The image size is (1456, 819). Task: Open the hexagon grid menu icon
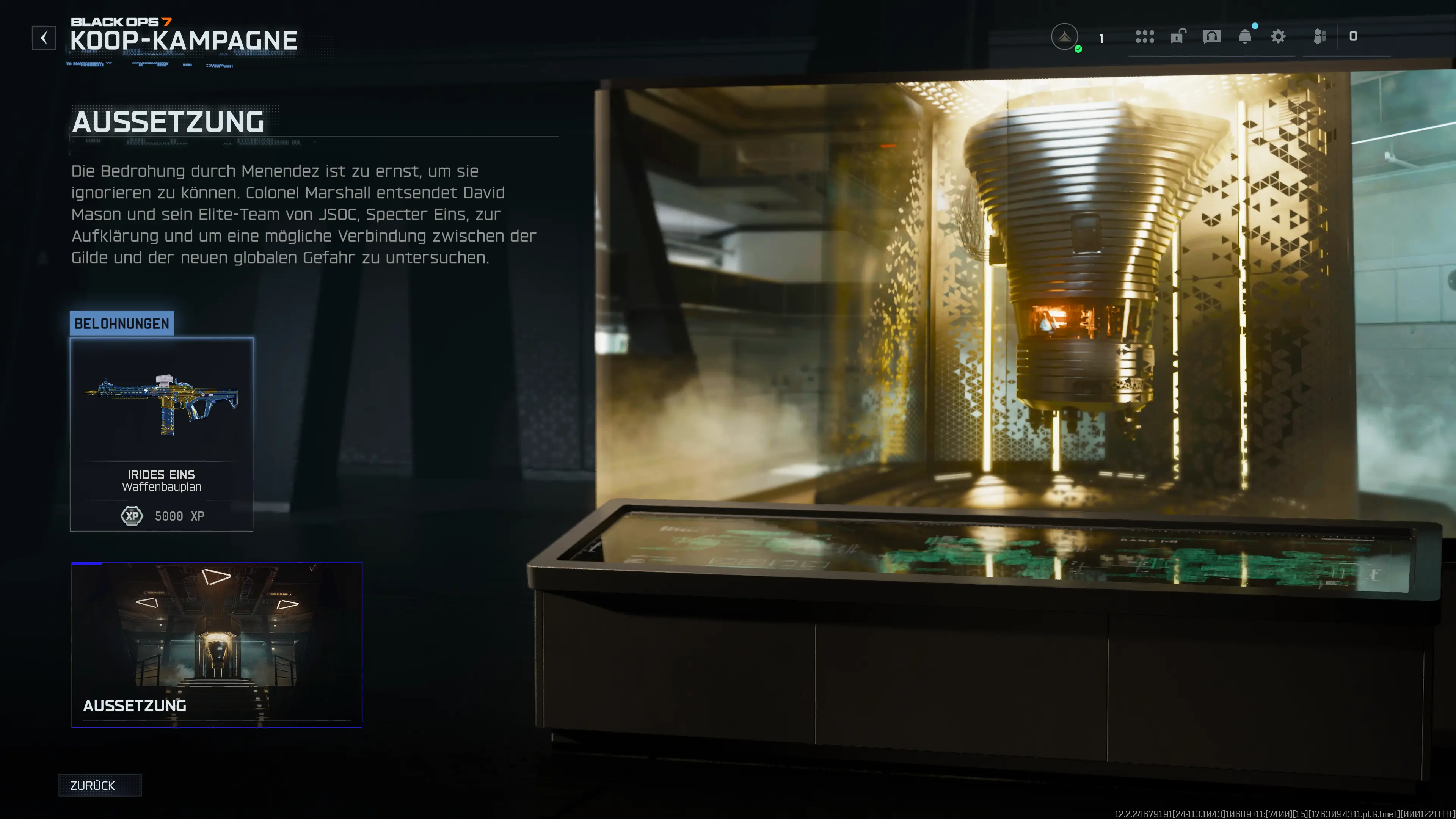pos(1145,37)
